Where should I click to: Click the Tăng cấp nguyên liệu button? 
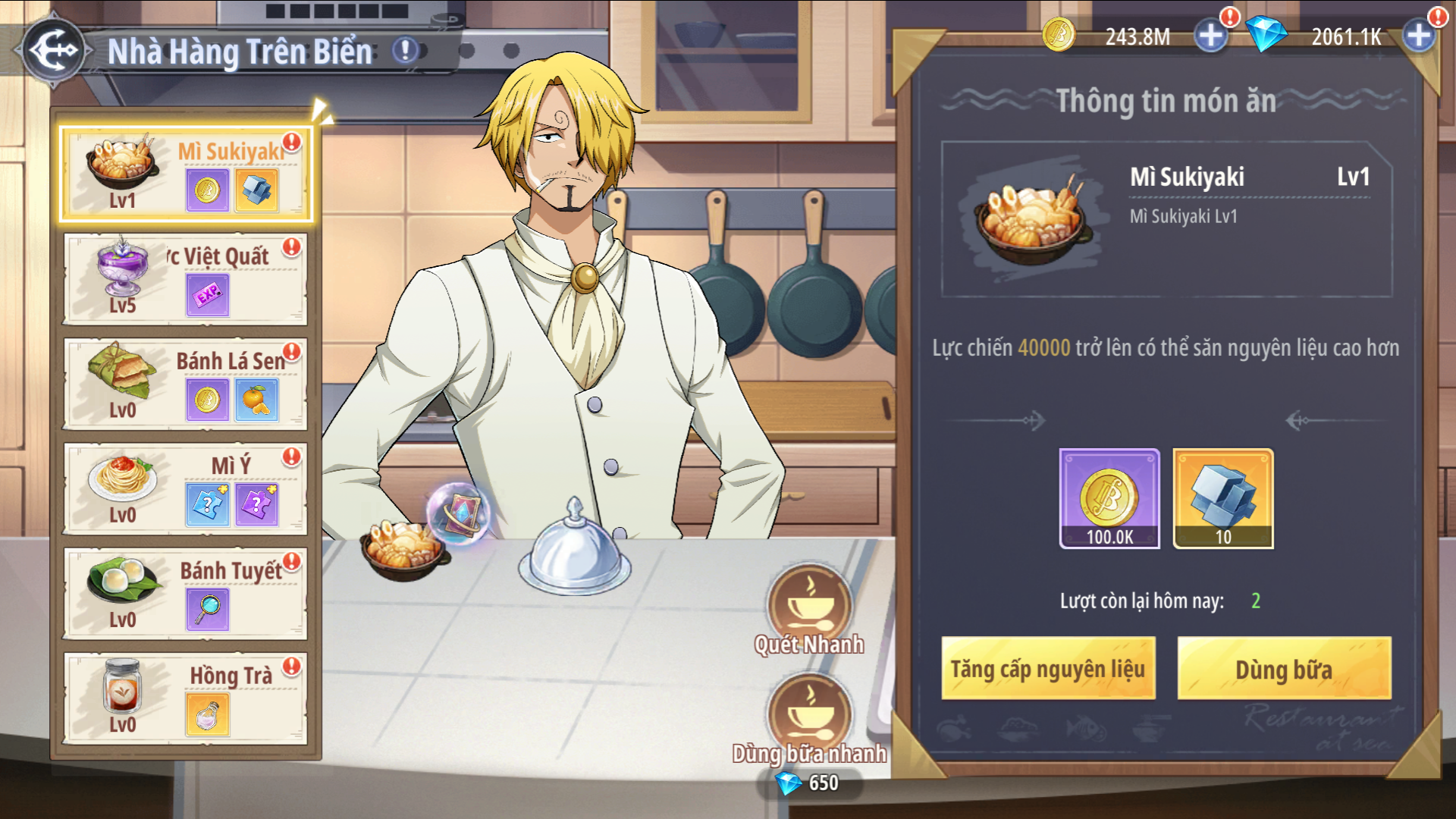pos(1048,669)
